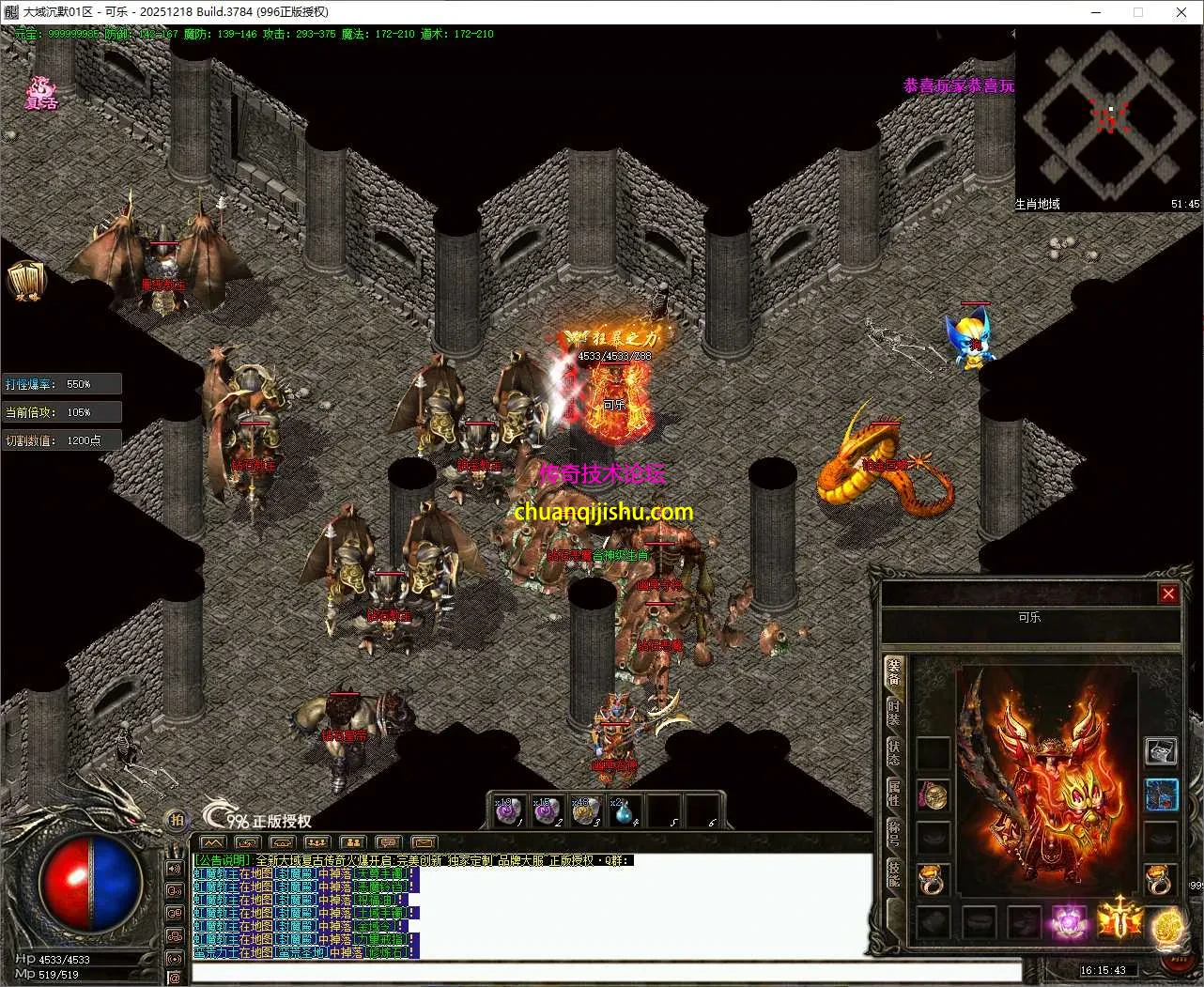Viewport: 1204px width, 987px height.
Task: Open the 攻略 guide shield icon
Action: point(24,281)
